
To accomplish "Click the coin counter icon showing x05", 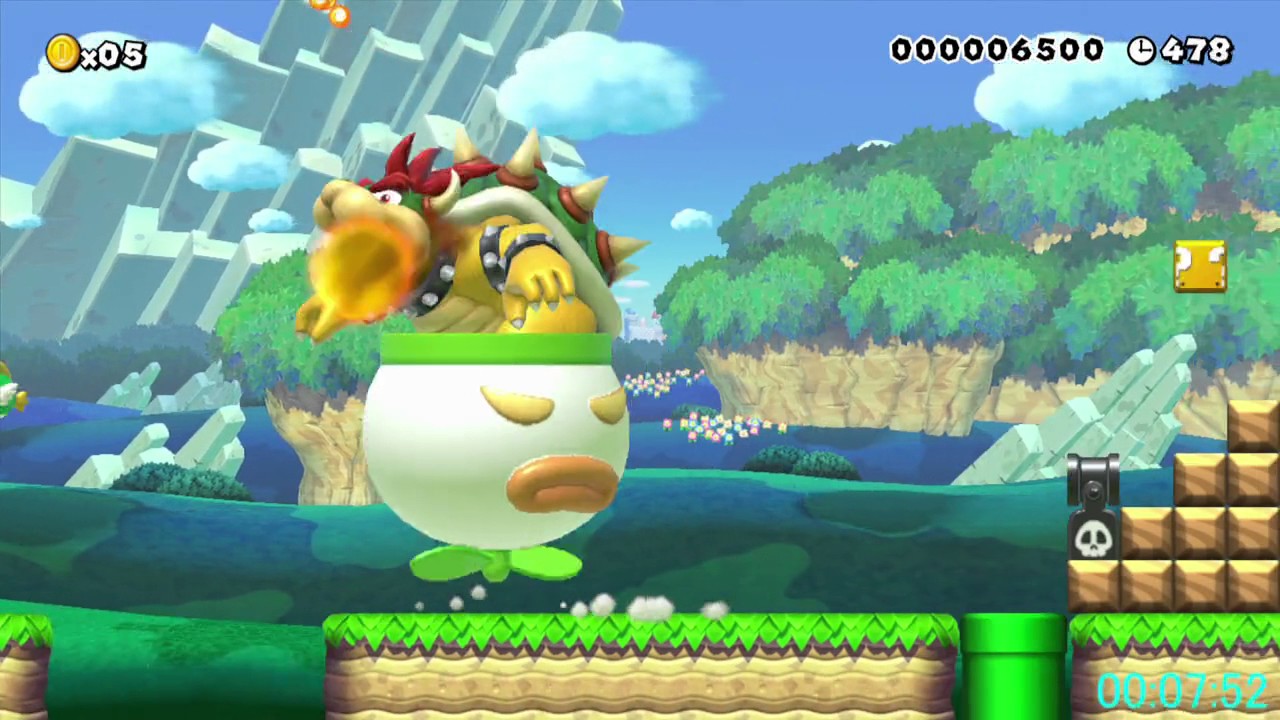I will [x=62, y=53].
